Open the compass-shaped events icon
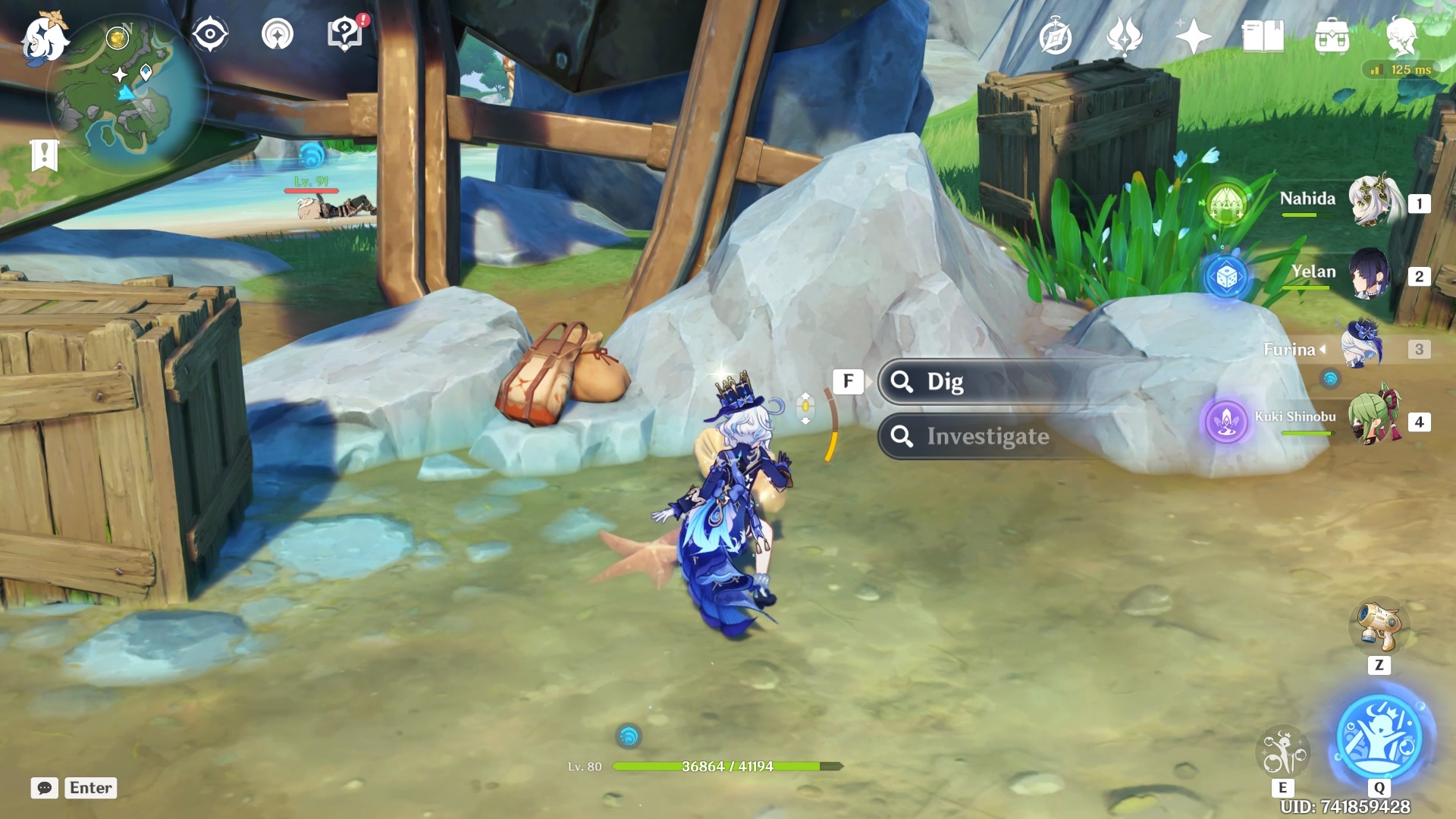Viewport: 1456px width, 819px height. [1055, 37]
